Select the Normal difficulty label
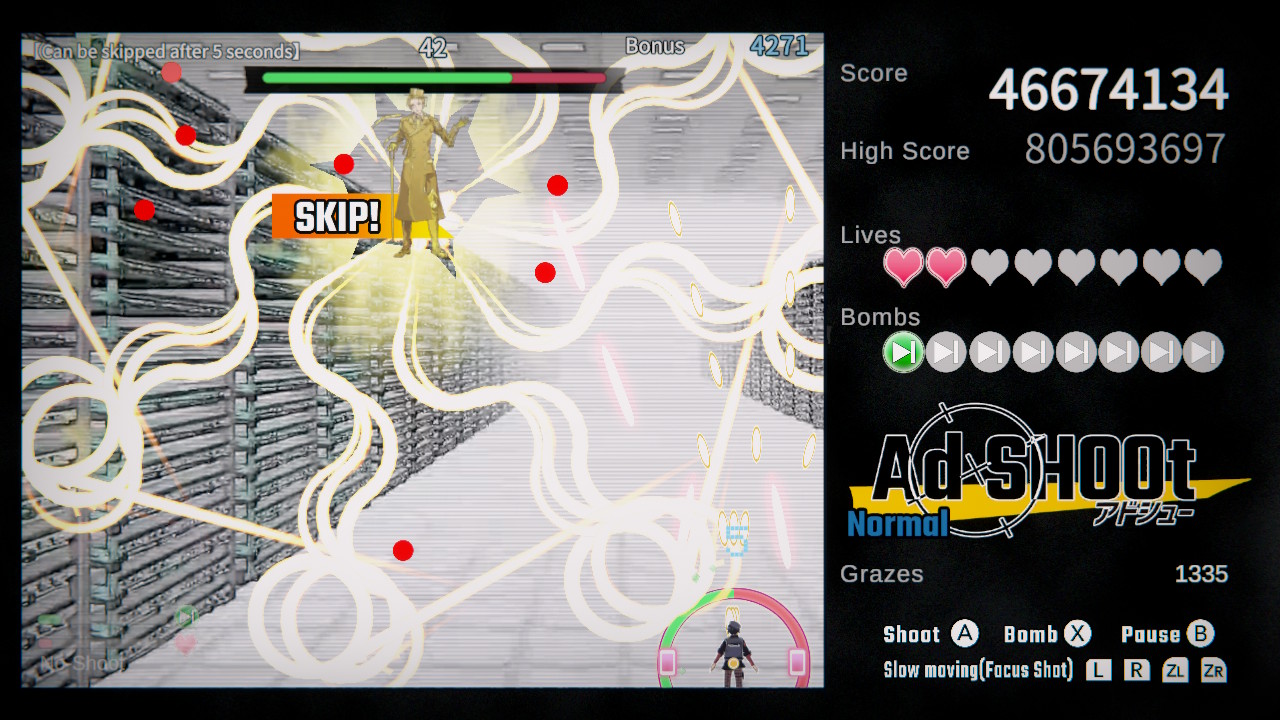 [897, 523]
